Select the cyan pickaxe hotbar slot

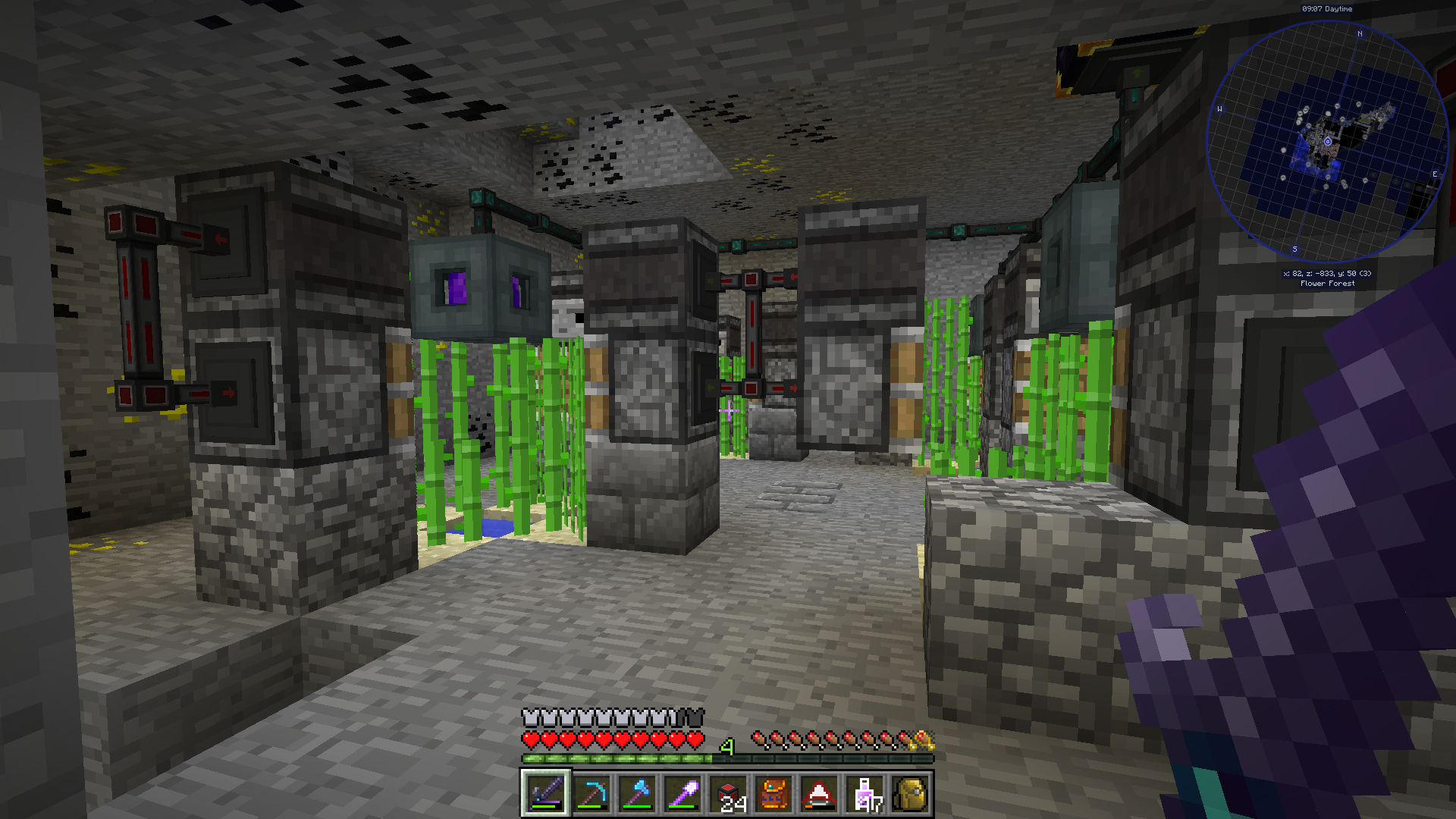[591, 794]
